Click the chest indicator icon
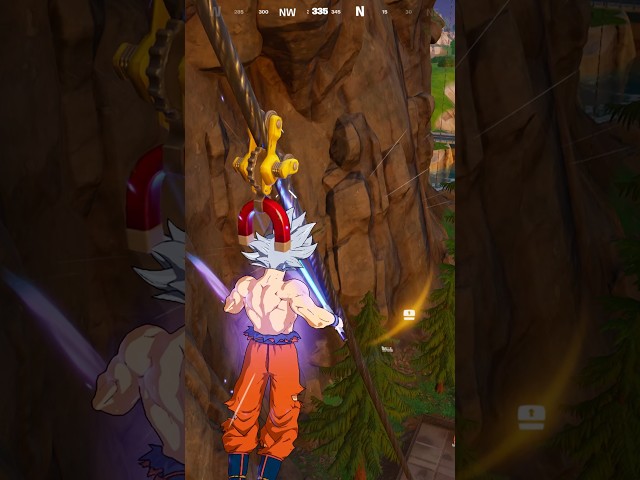The height and width of the screenshot is (480, 640). [x=409, y=315]
